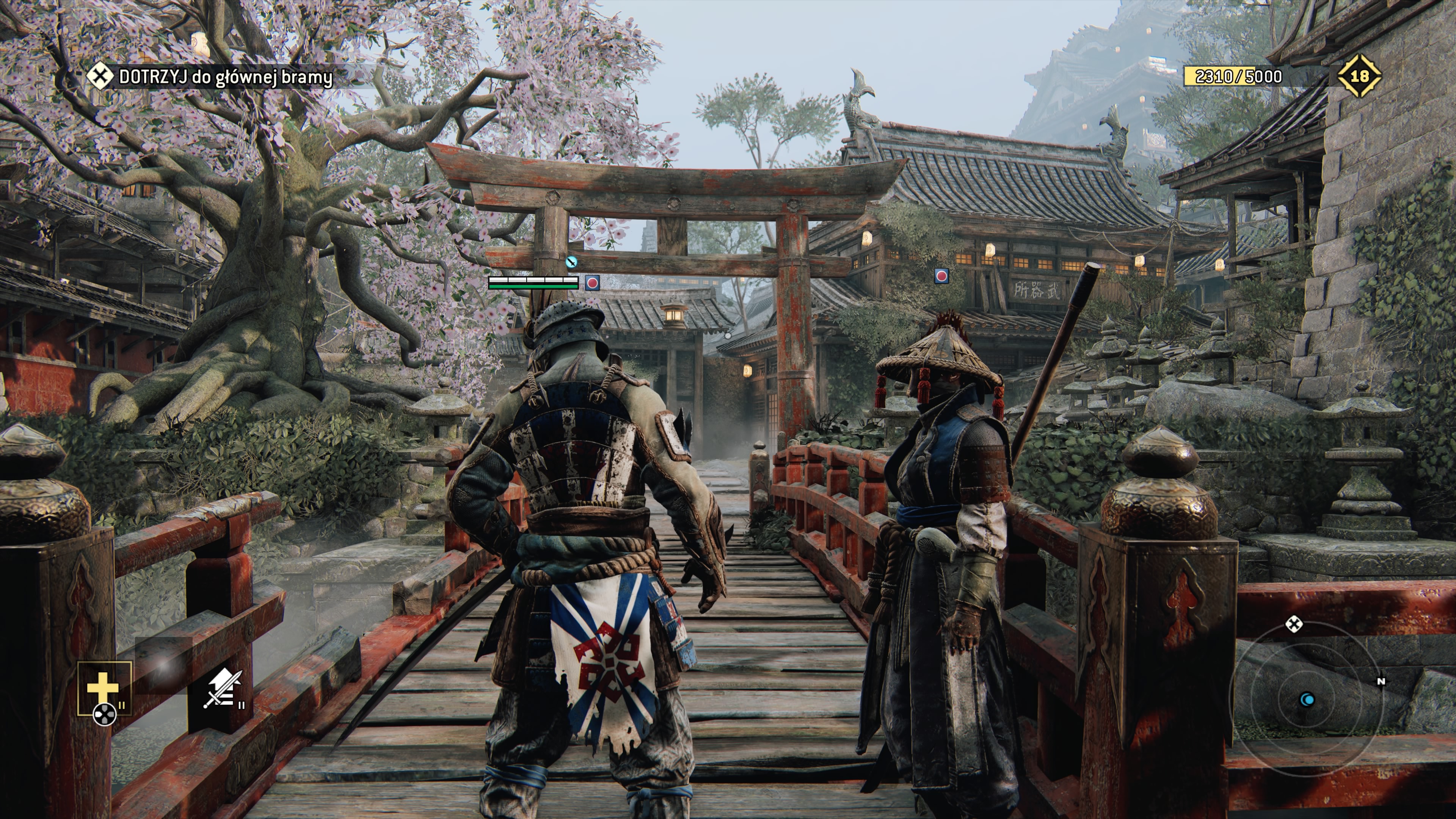1456x819 pixels.
Task: Activate the sword strike feat icon
Action: tap(222, 689)
